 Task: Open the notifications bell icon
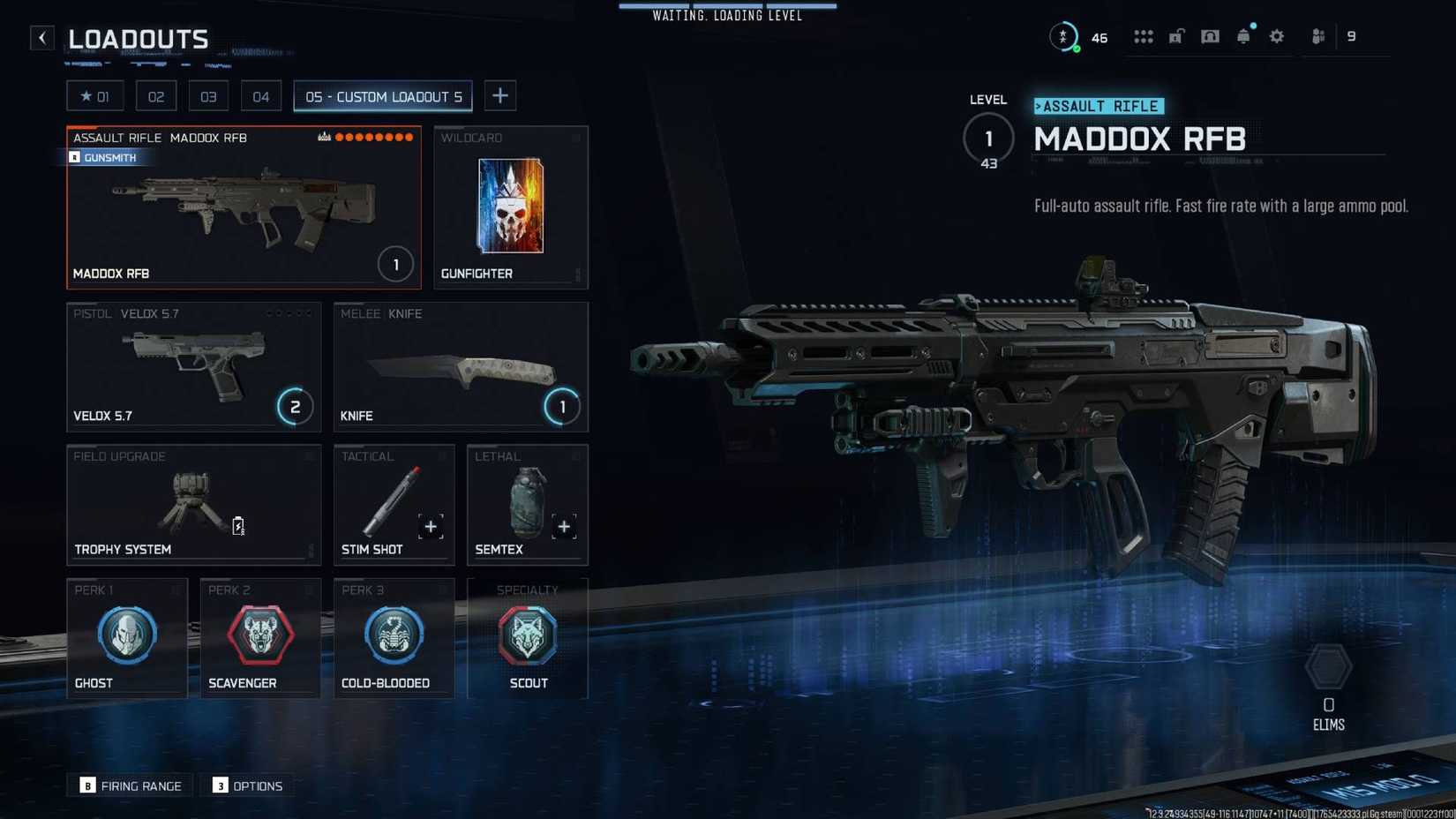pyautogui.click(x=1244, y=36)
